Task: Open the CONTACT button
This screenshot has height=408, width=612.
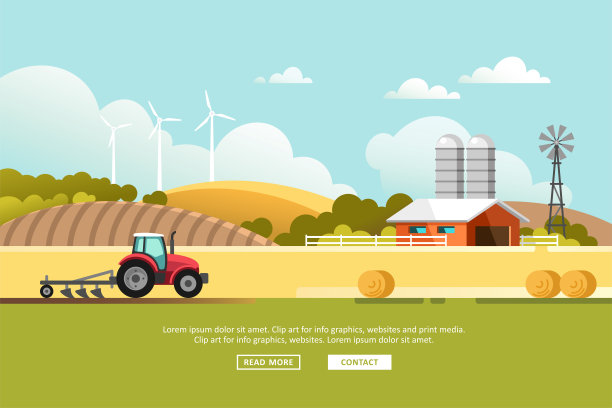Action: (x=359, y=362)
